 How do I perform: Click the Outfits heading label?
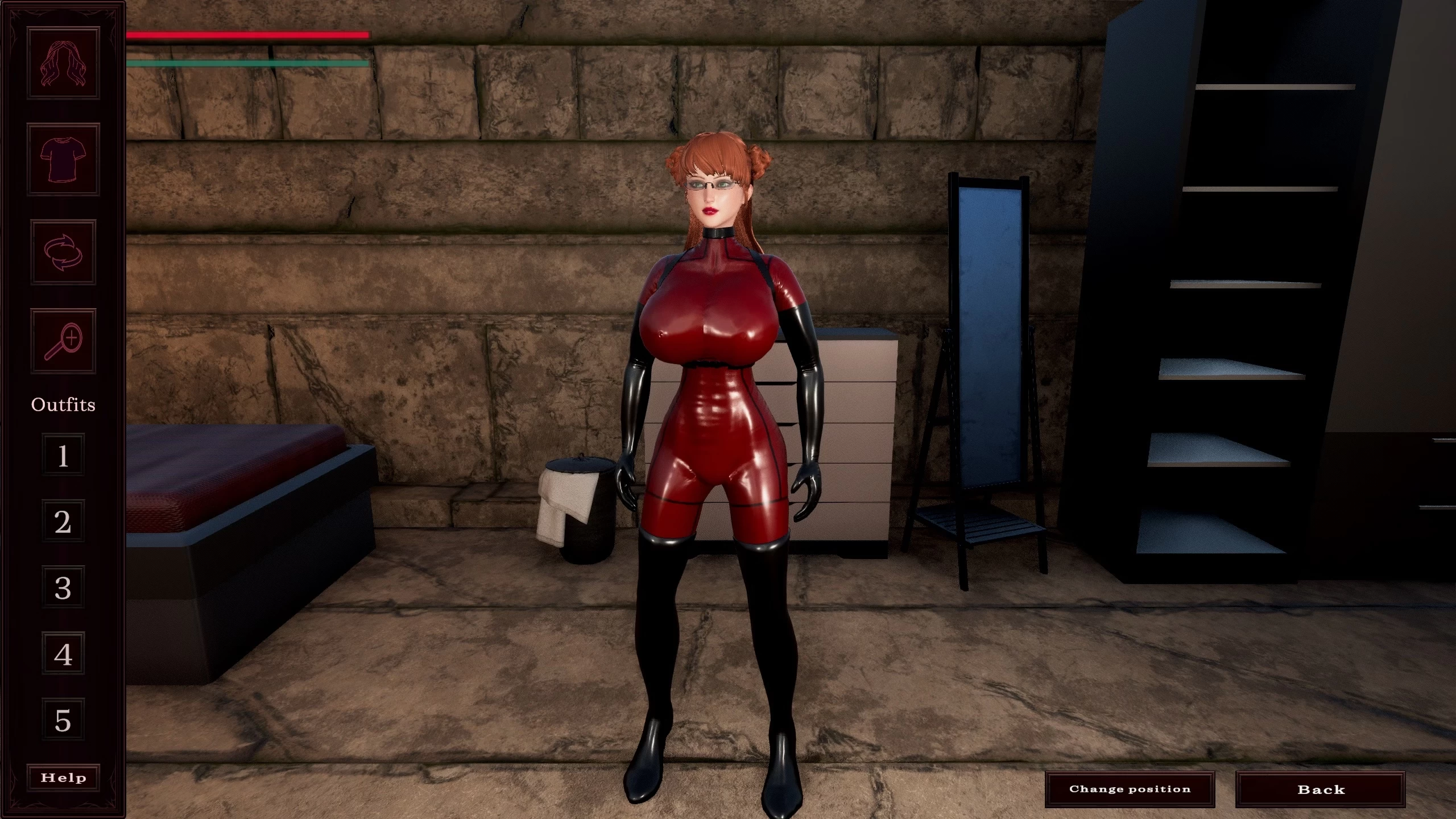pyautogui.click(x=63, y=404)
